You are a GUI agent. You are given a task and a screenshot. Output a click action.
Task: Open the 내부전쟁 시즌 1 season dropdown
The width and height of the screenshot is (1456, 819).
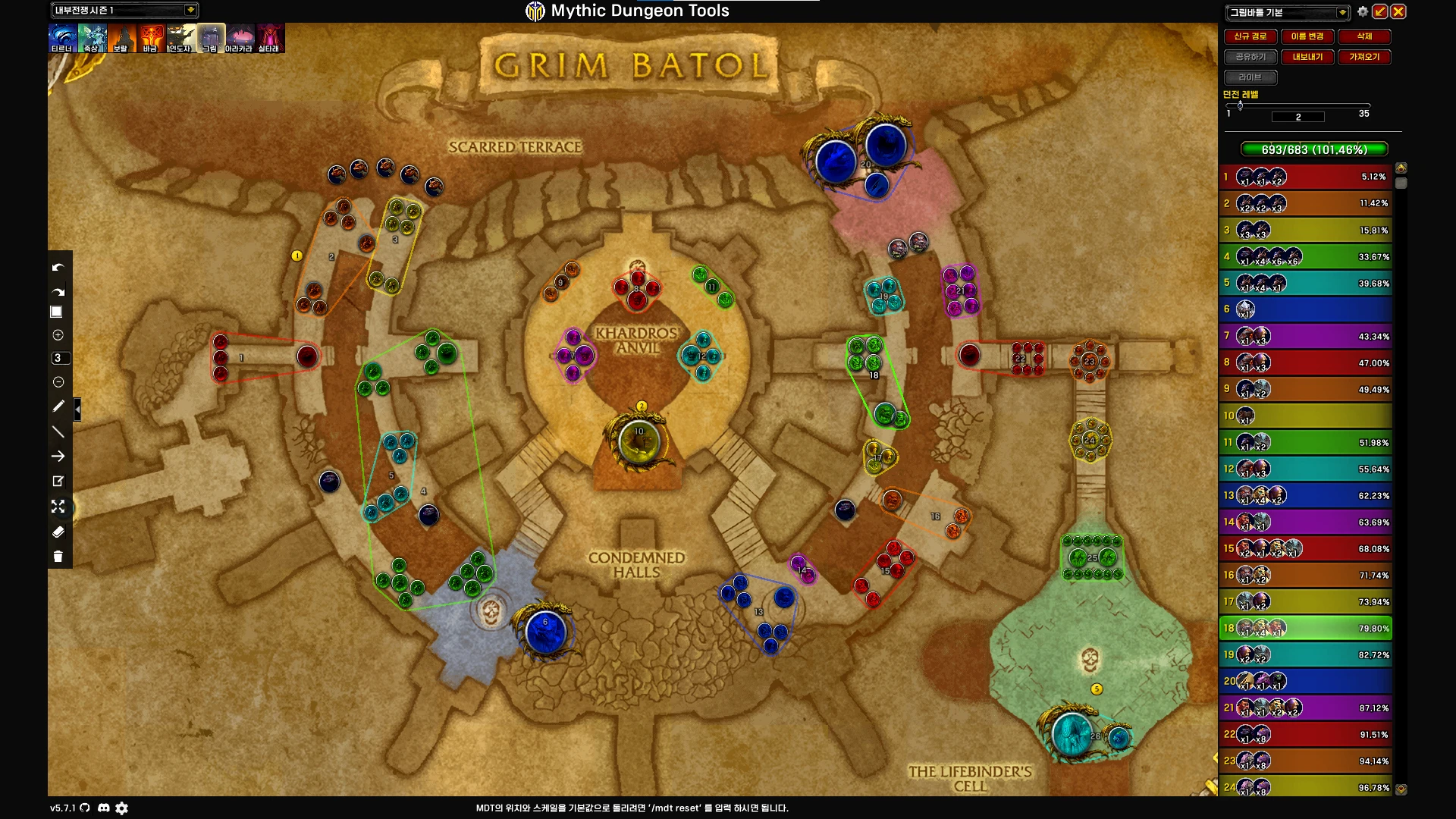coord(190,10)
